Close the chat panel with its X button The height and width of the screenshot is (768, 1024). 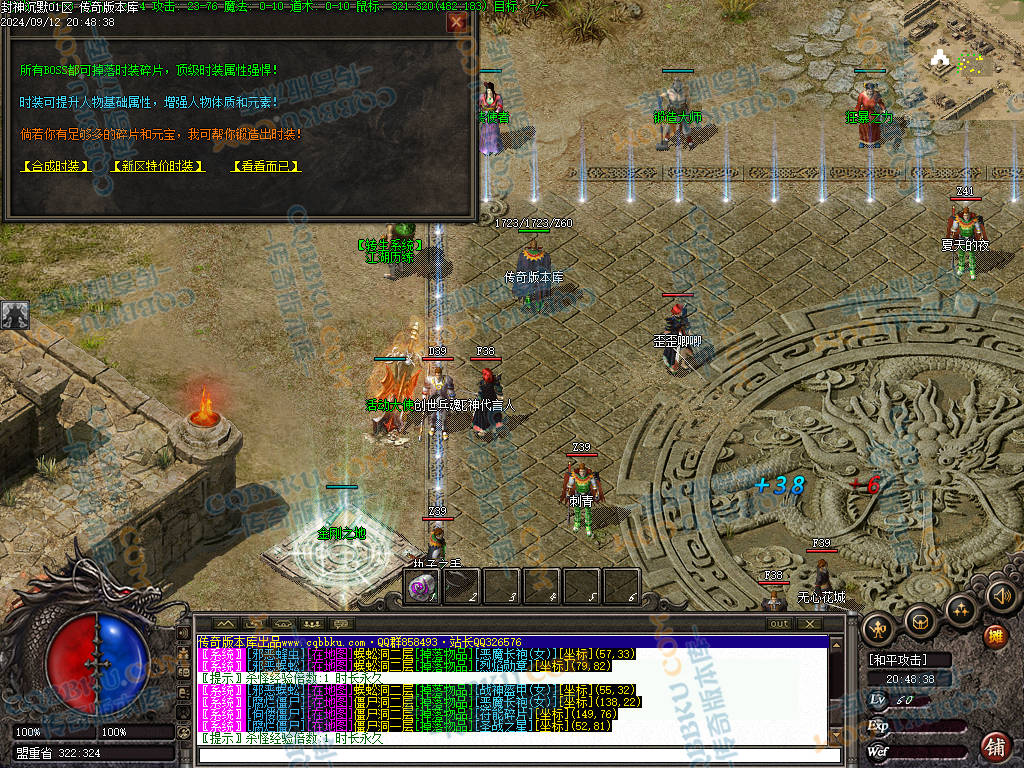[x=809, y=623]
